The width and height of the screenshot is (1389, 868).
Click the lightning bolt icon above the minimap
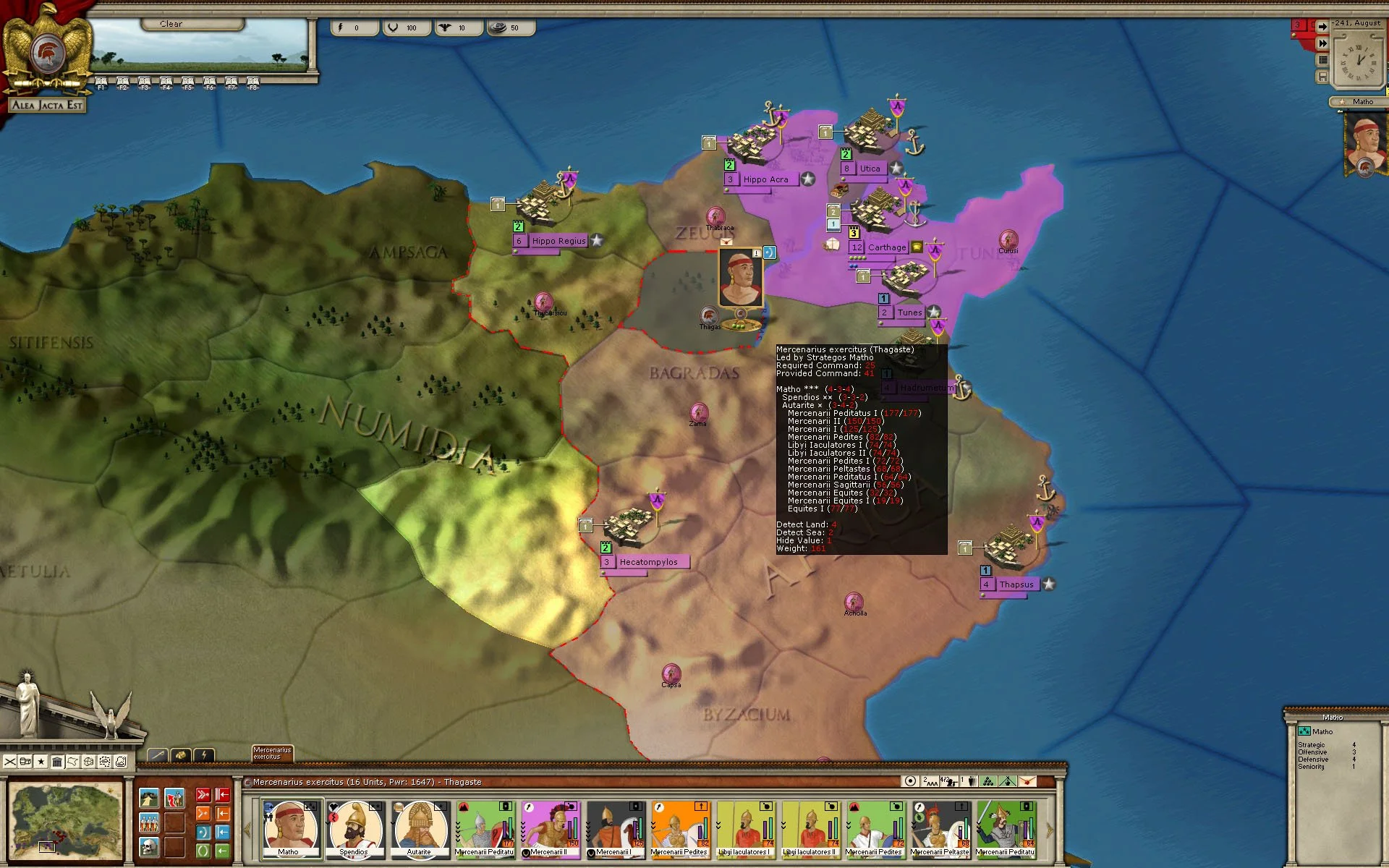(x=204, y=754)
